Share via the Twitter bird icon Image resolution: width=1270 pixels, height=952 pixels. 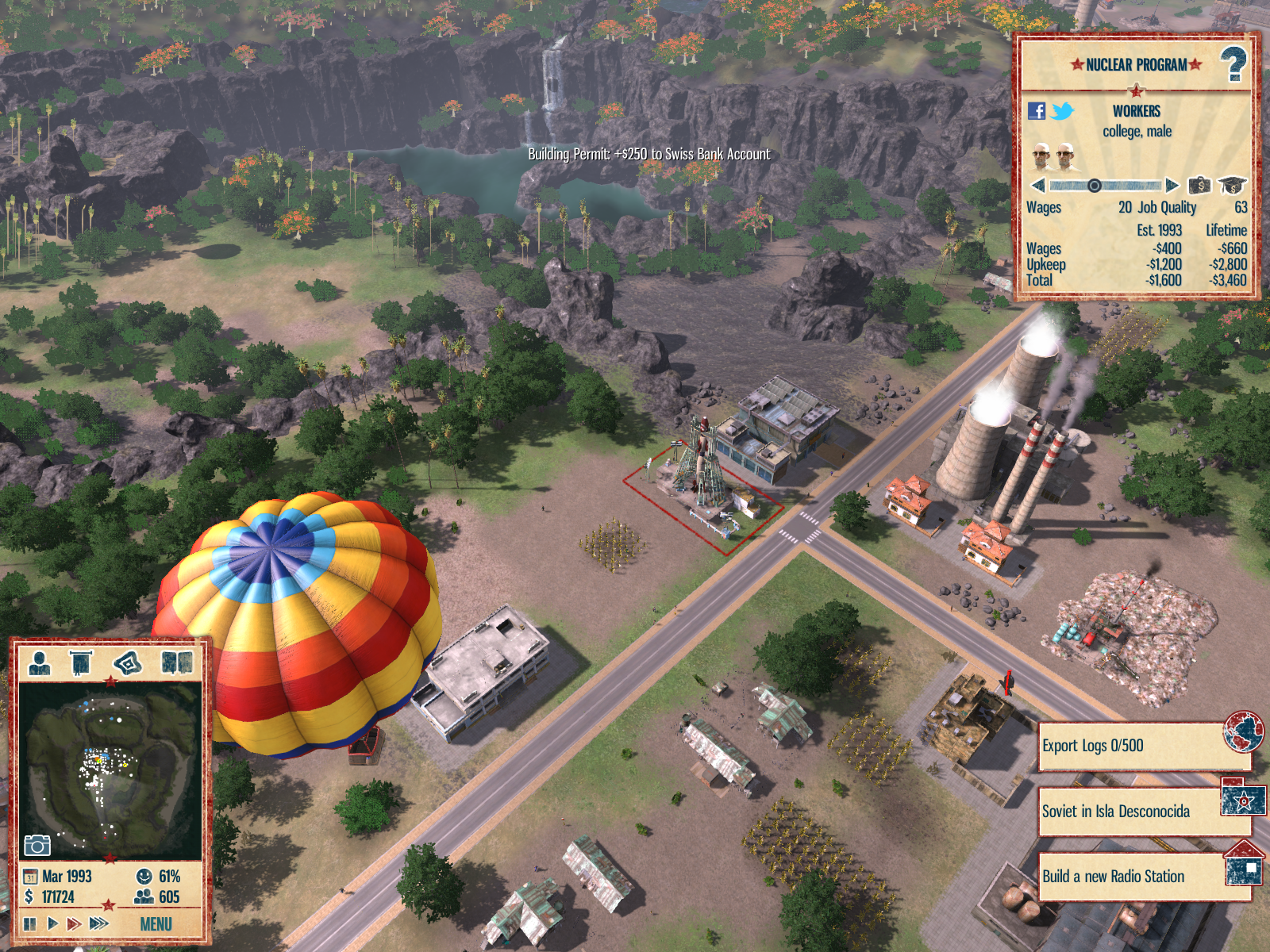pos(1062,111)
